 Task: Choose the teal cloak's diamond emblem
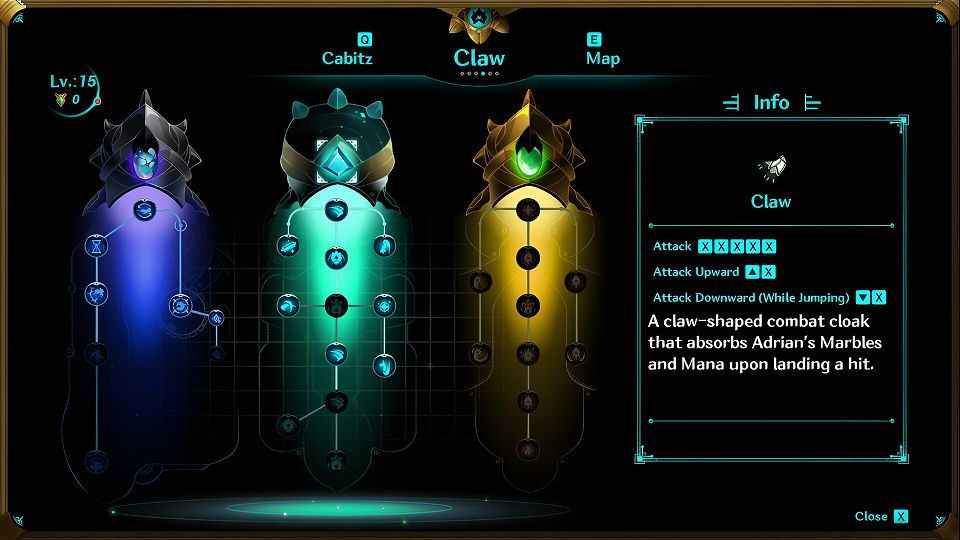point(336,159)
